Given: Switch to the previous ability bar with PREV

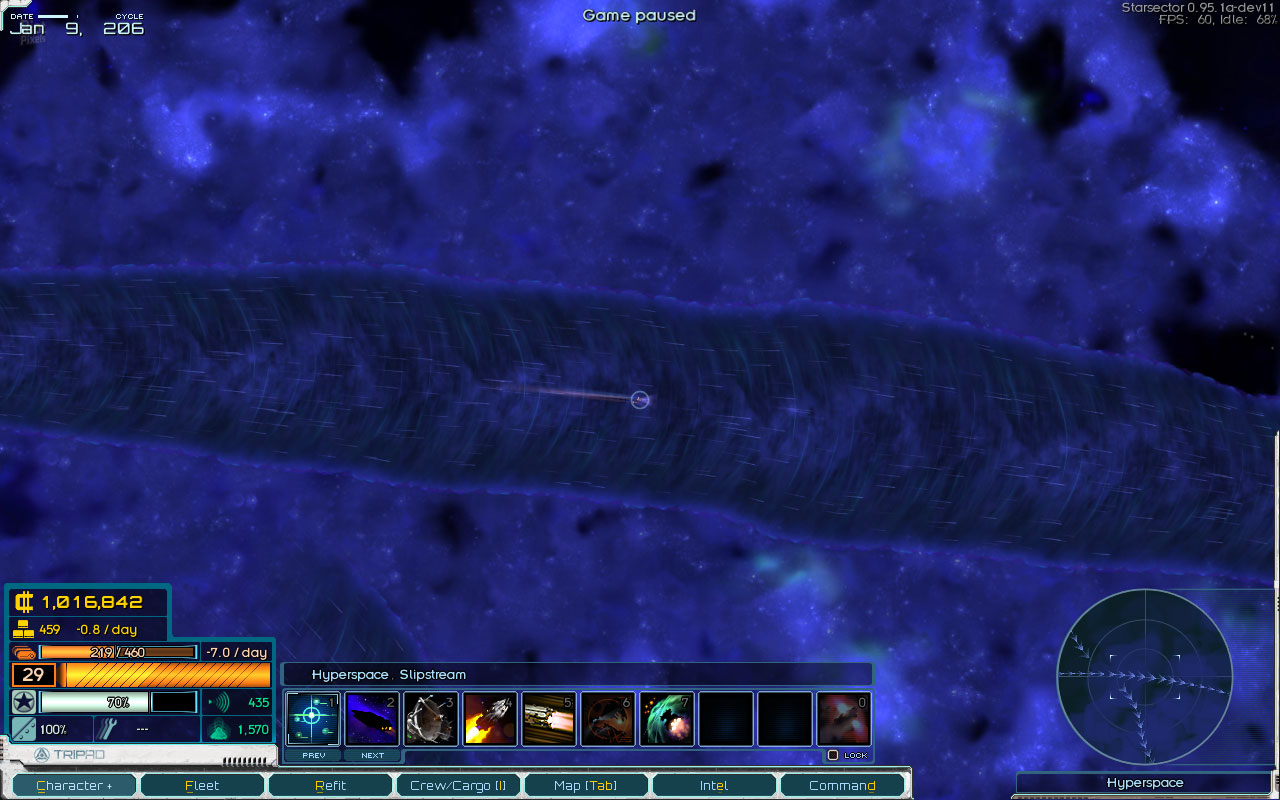Looking at the screenshot, I should (x=314, y=755).
